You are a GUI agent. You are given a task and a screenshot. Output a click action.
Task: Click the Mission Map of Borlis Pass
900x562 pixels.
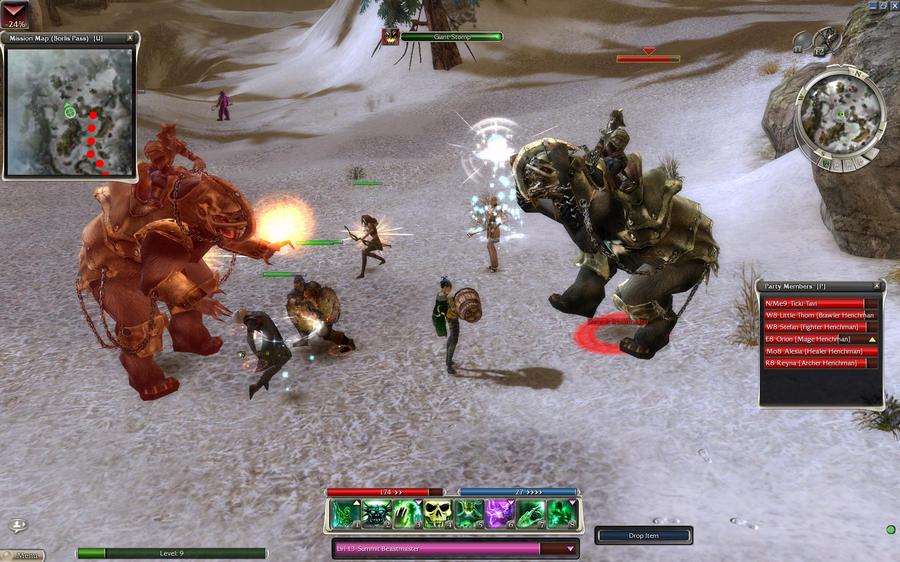tap(70, 111)
